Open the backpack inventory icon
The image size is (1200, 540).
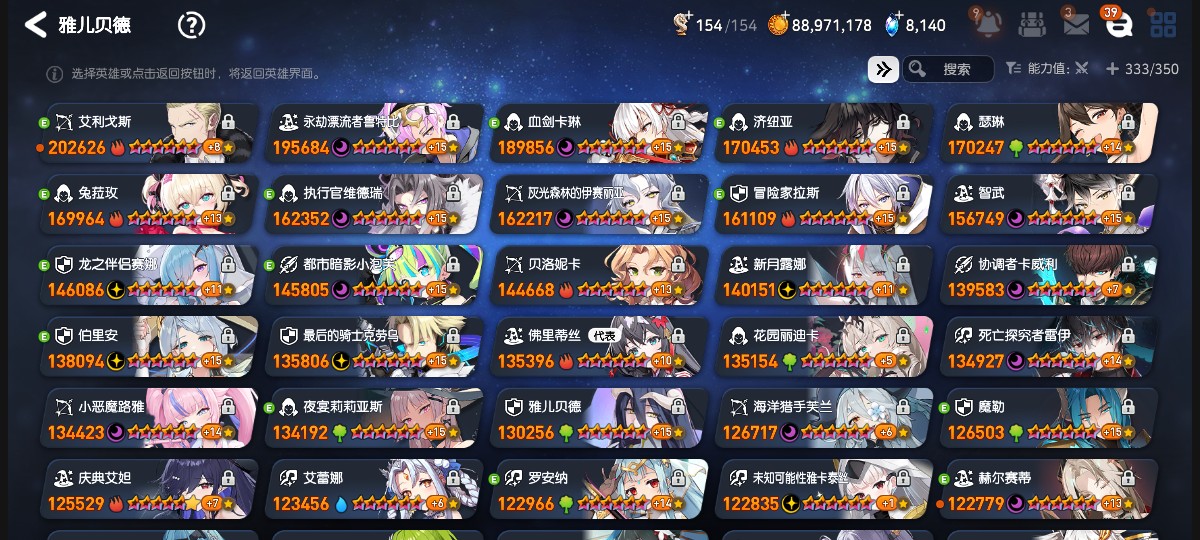click(1033, 24)
